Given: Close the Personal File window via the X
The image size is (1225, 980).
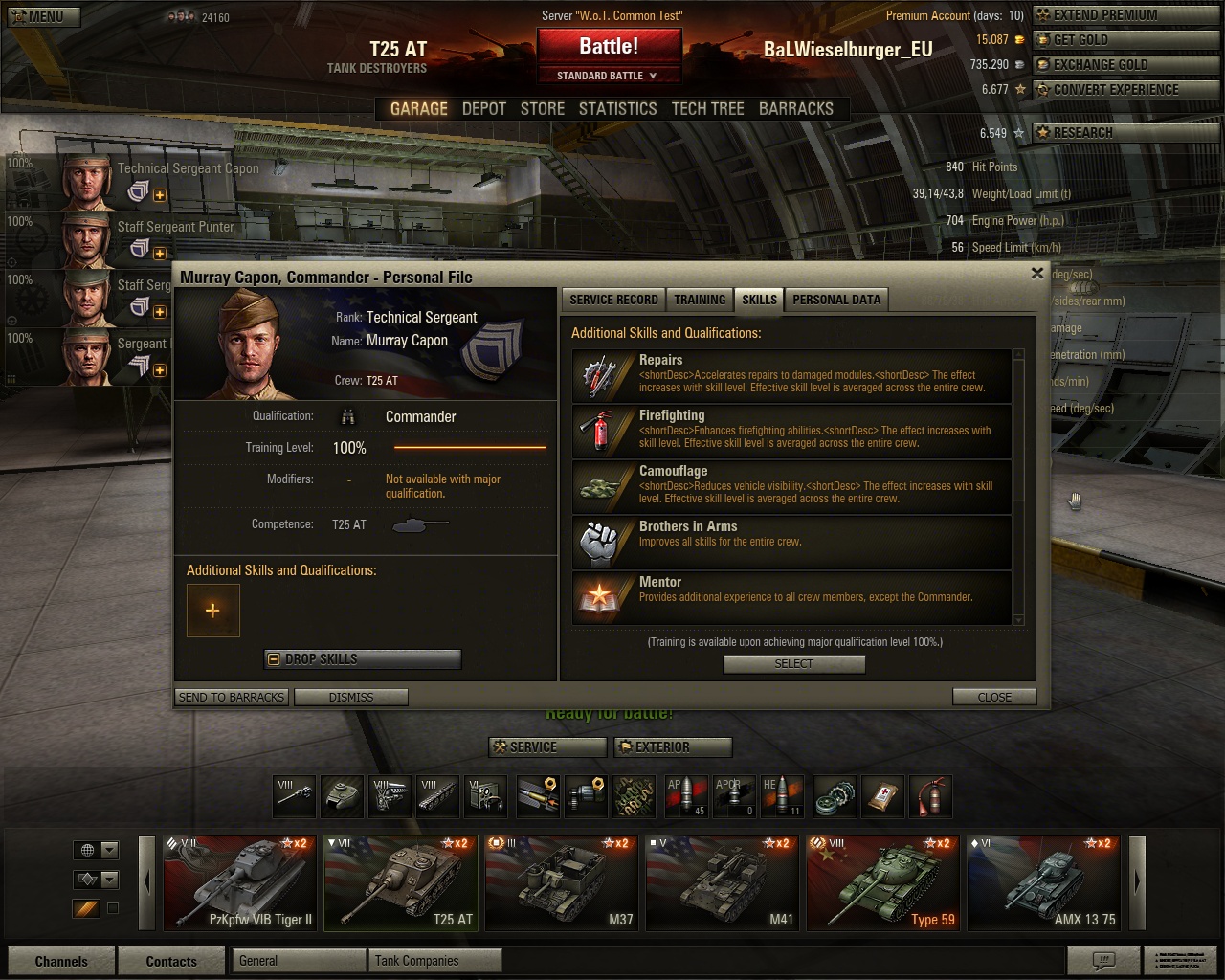Looking at the screenshot, I should click(1036, 274).
